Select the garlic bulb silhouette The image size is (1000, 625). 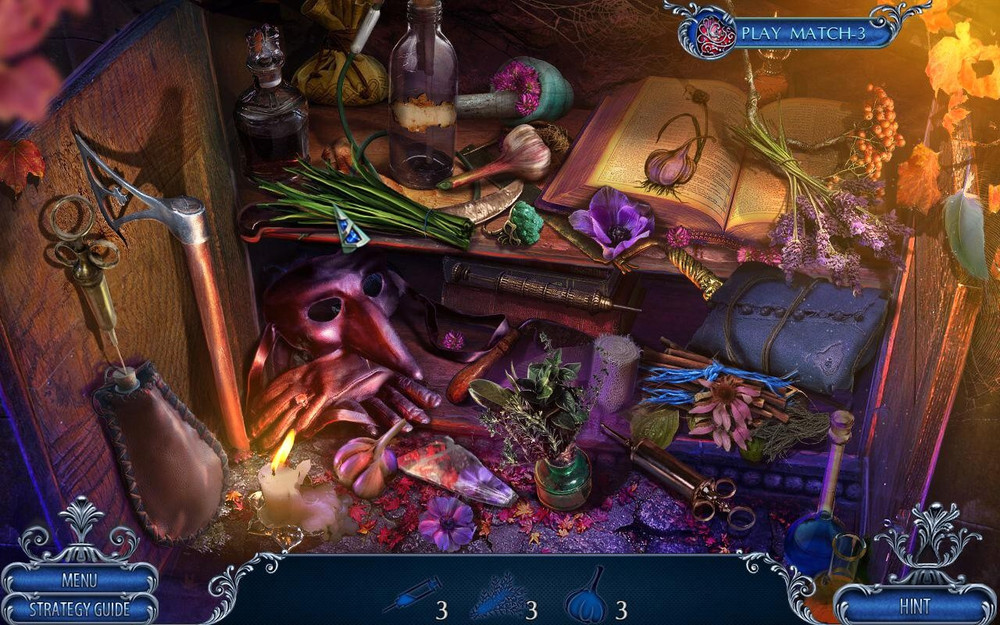point(586,596)
